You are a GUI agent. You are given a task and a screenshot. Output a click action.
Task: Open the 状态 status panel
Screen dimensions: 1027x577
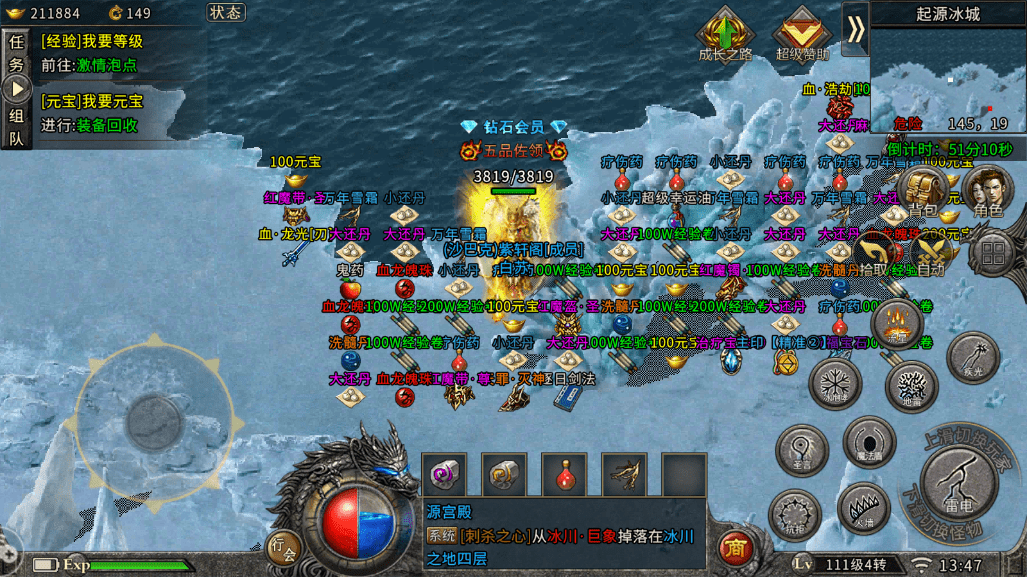pyautogui.click(x=226, y=13)
